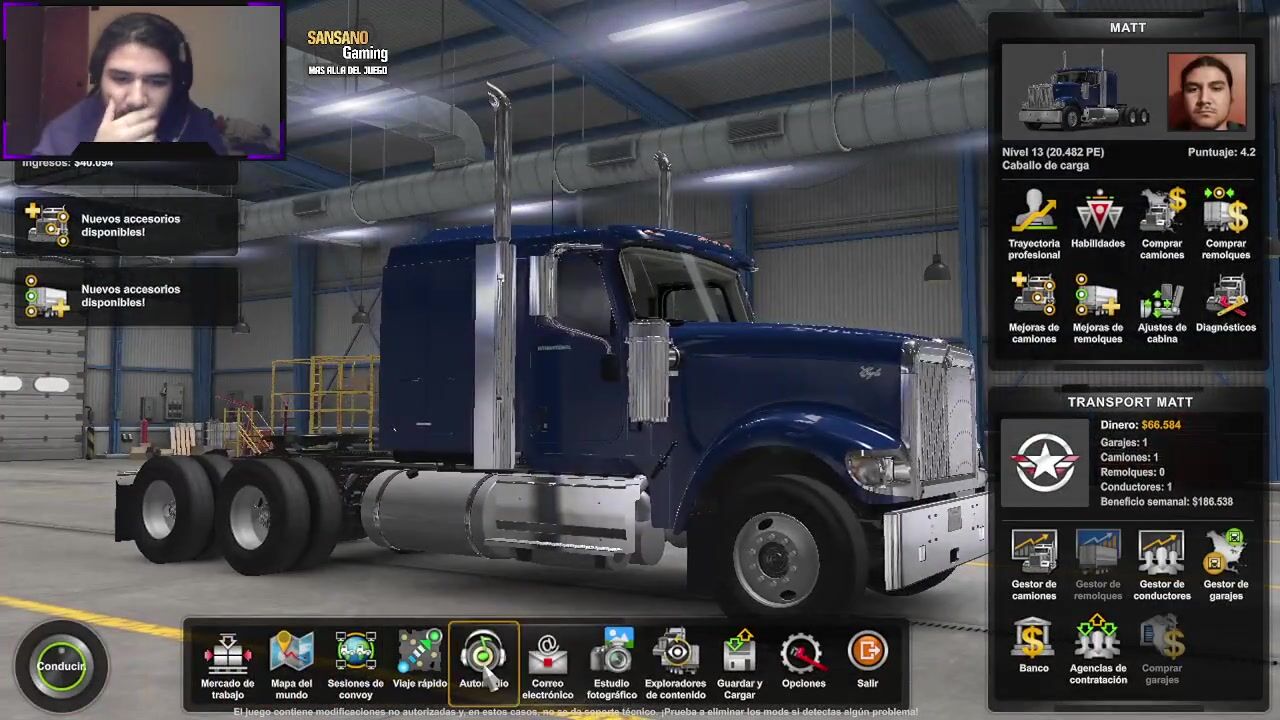Open Guardar y Cargar menu
This screenshot has width=1280, height=720.
pyautogui.click(x=739, y=662)
